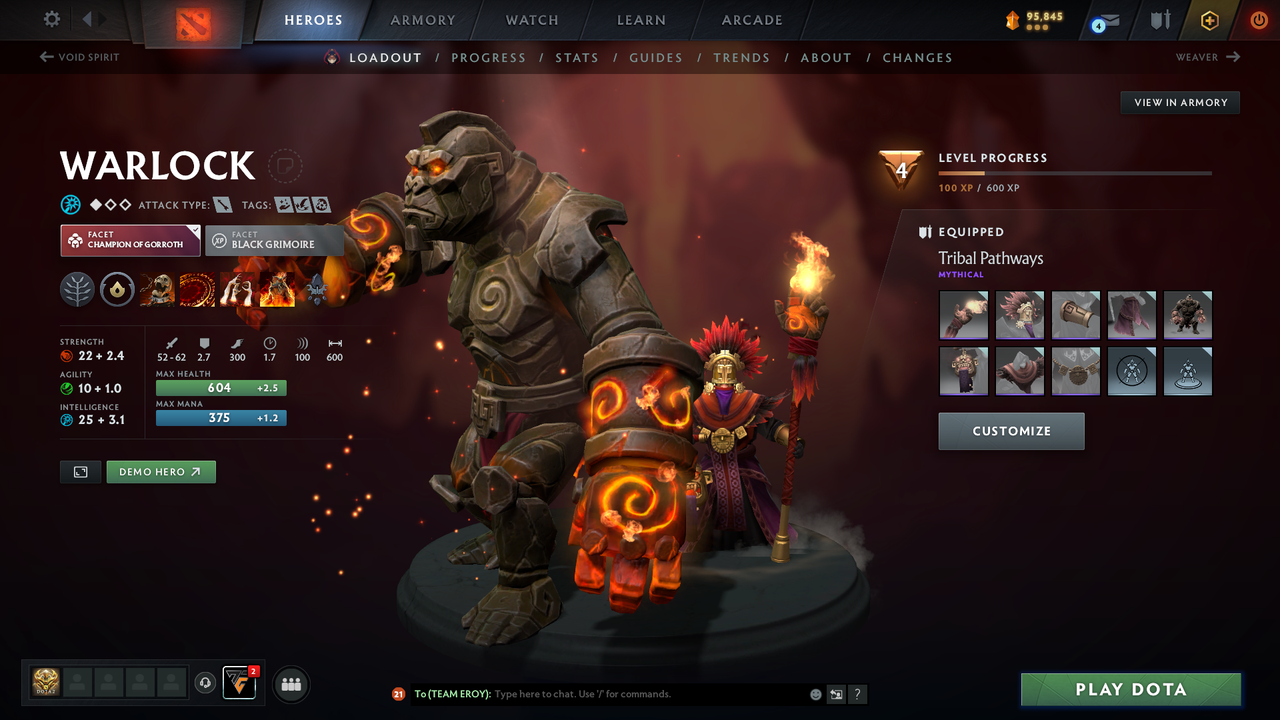1280x720 pixels.
Task: Click the Chaotic Offering golem ability icon
Action: [277, 290]
